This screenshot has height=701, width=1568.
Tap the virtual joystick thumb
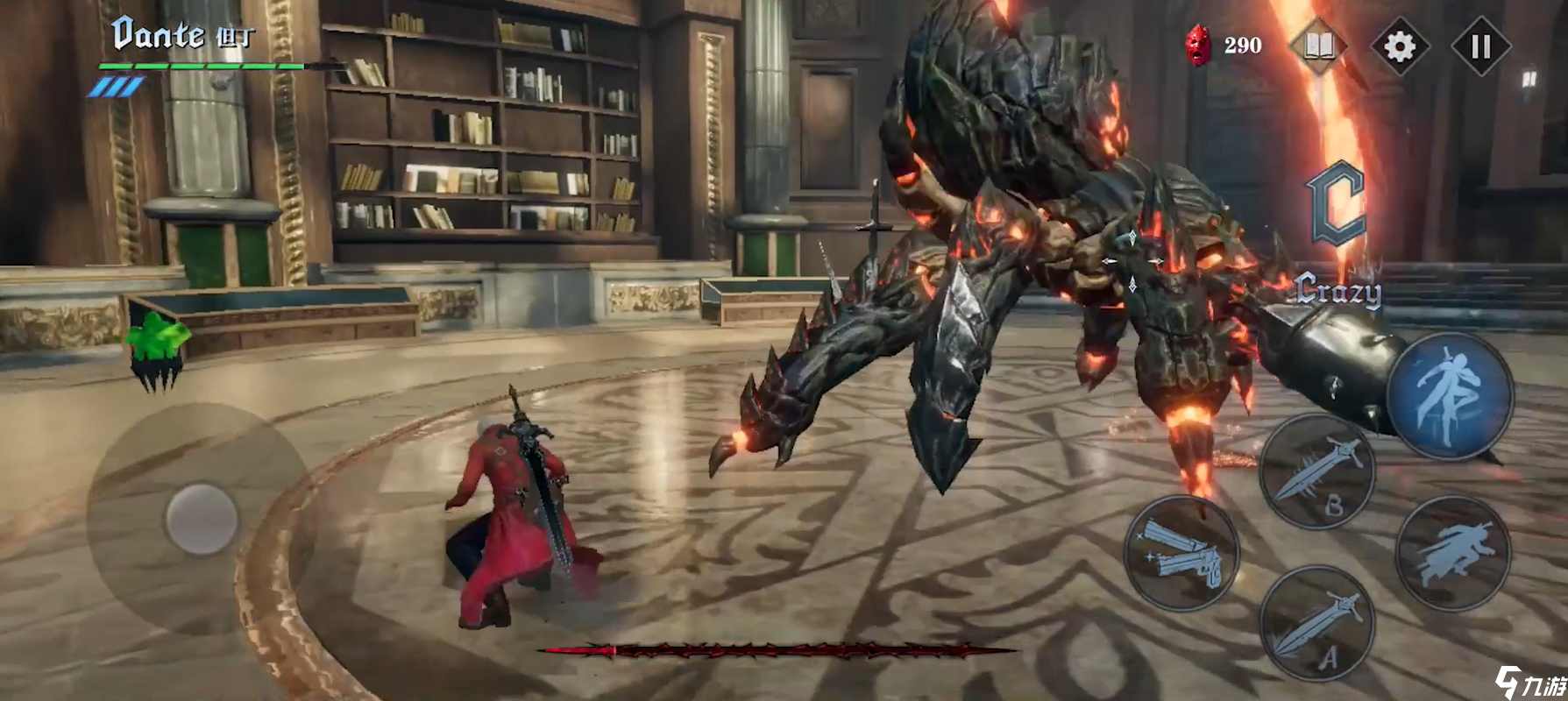202,518
